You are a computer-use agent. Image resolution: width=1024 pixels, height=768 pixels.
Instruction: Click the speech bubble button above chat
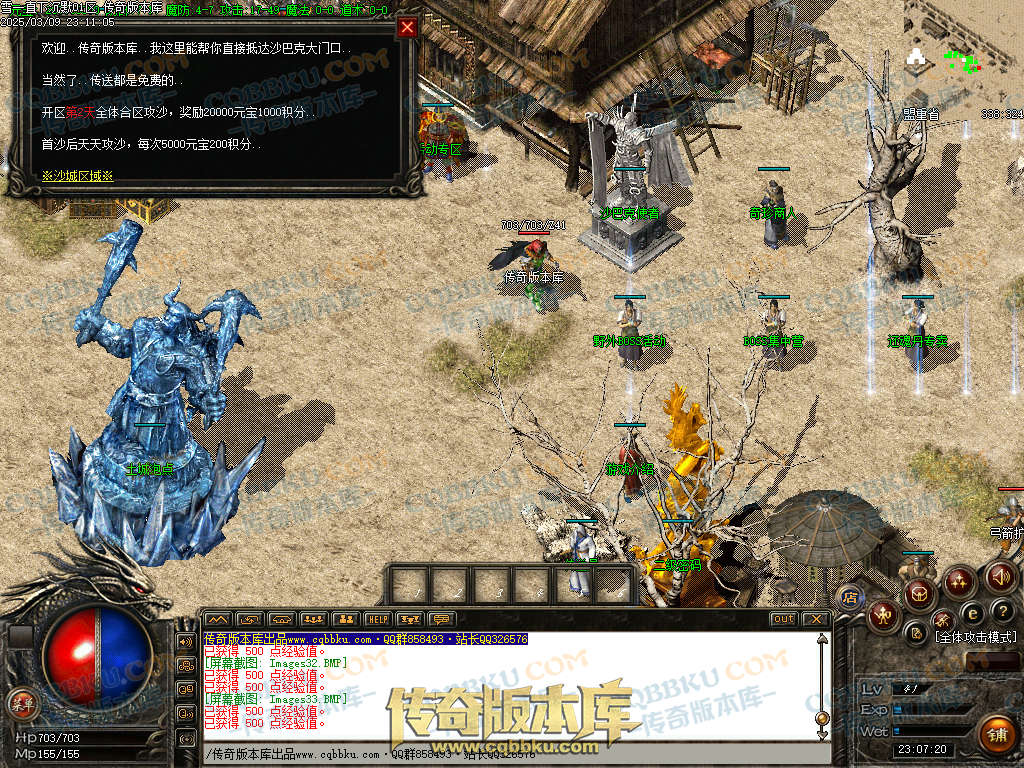(x=441, y=619)
